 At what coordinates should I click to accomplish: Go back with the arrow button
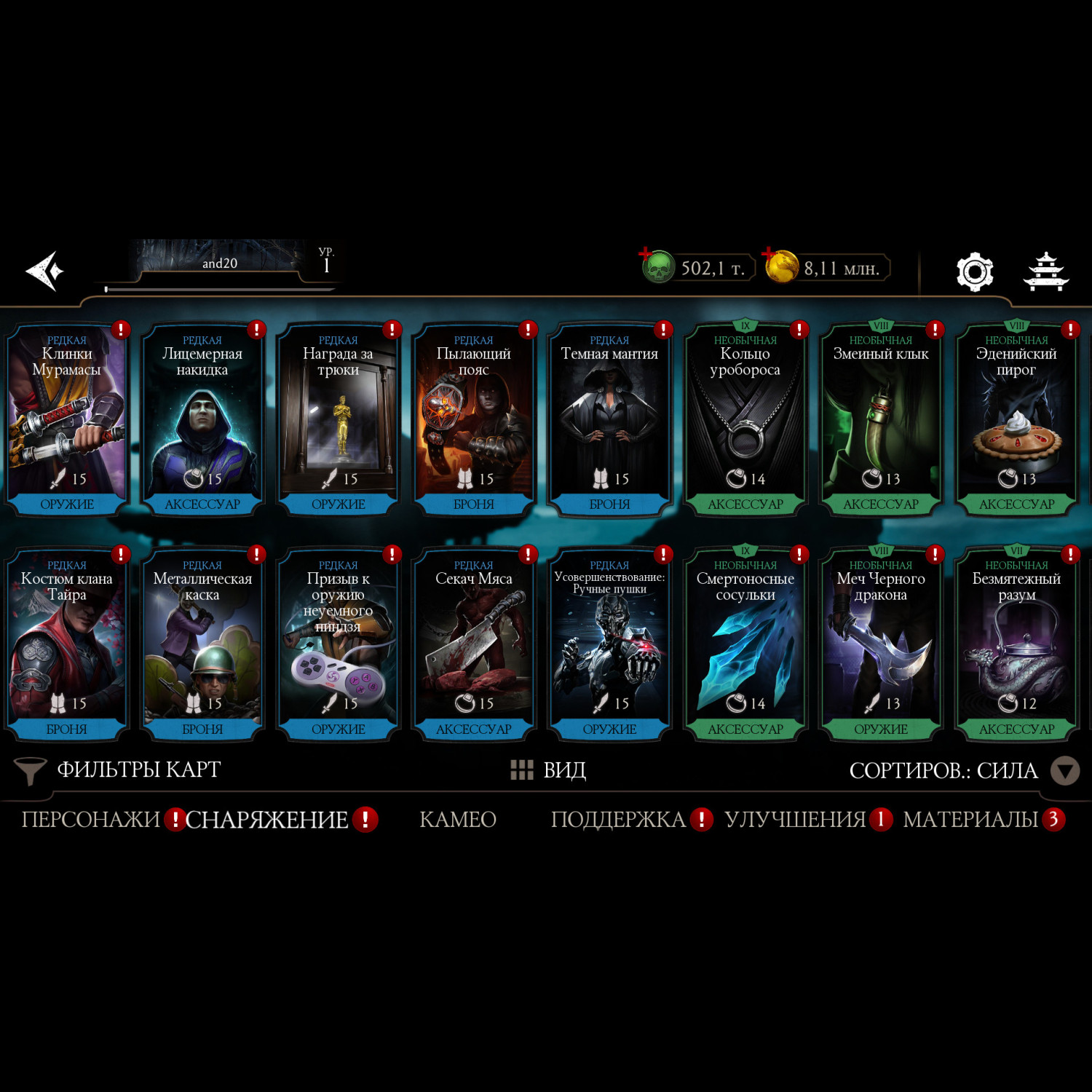[x=45, y=271]
